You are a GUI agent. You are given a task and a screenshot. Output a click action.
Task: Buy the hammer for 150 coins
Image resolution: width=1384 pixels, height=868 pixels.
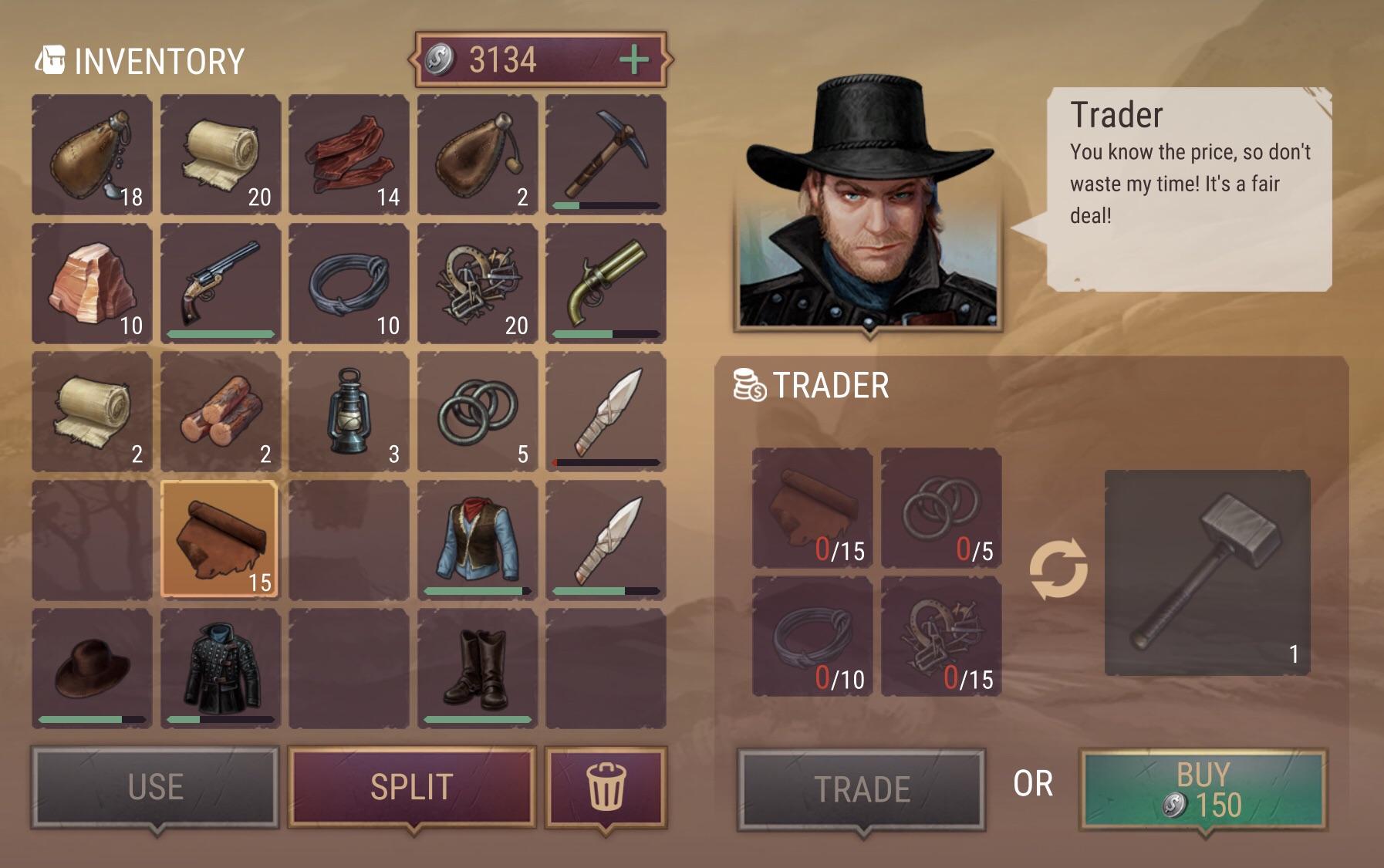pos(1202,789)
